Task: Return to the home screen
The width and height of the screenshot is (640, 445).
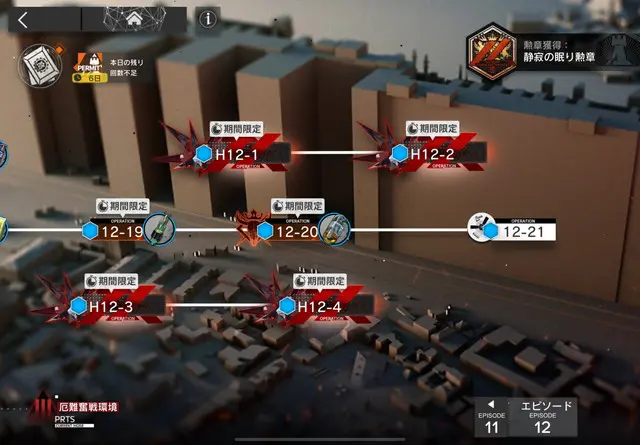Action: tap(133, 18)
